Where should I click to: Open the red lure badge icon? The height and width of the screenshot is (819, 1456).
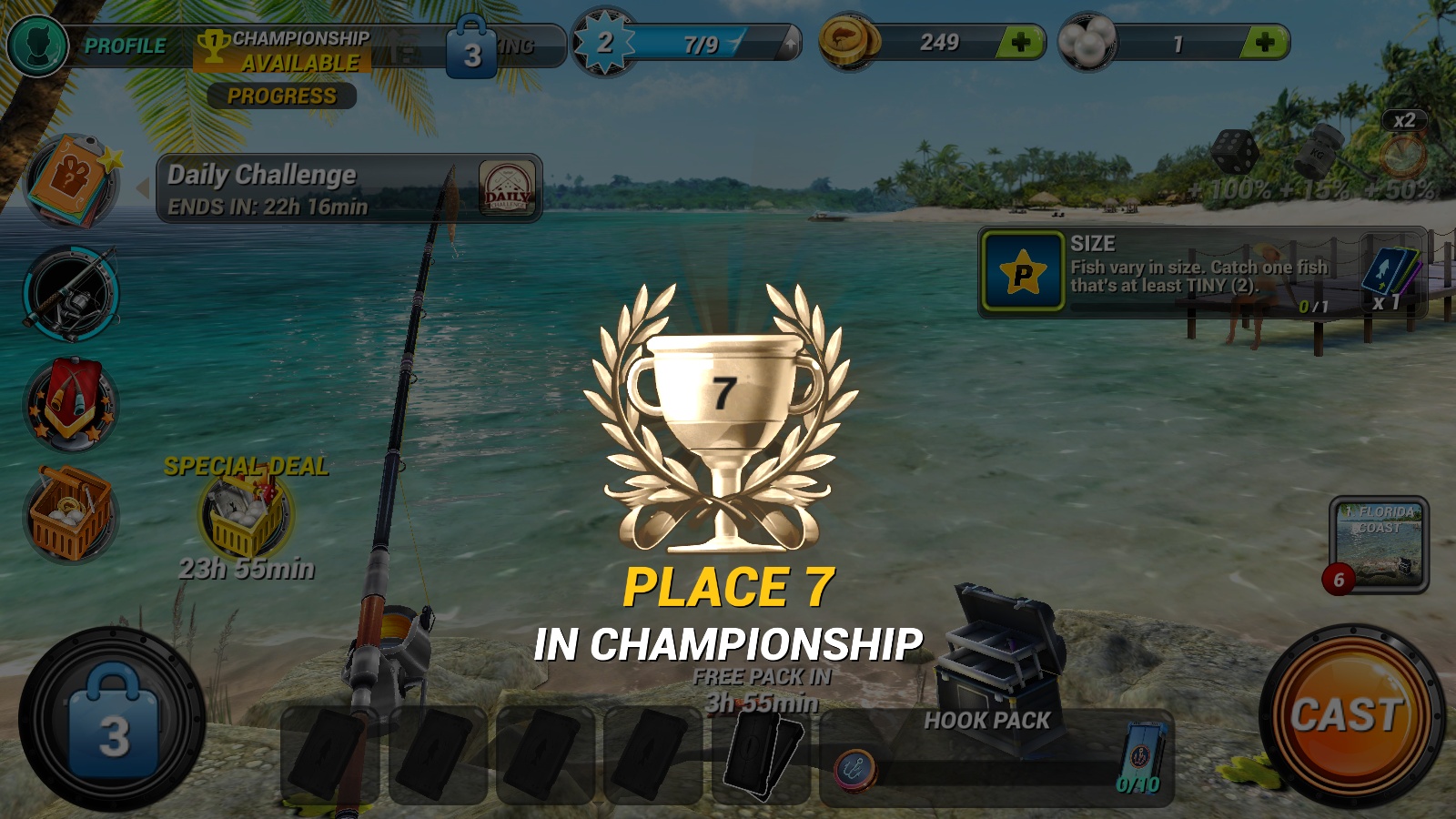(71, 403)
